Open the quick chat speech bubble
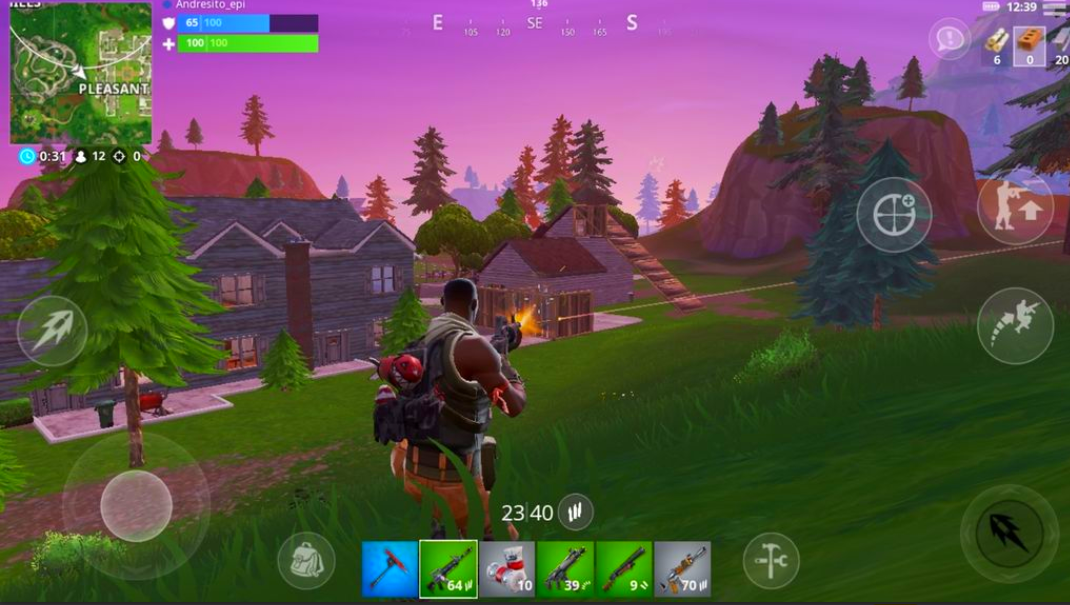This screenshot has width=1070, height=605. pyautogui.click(x=949, y=39)
